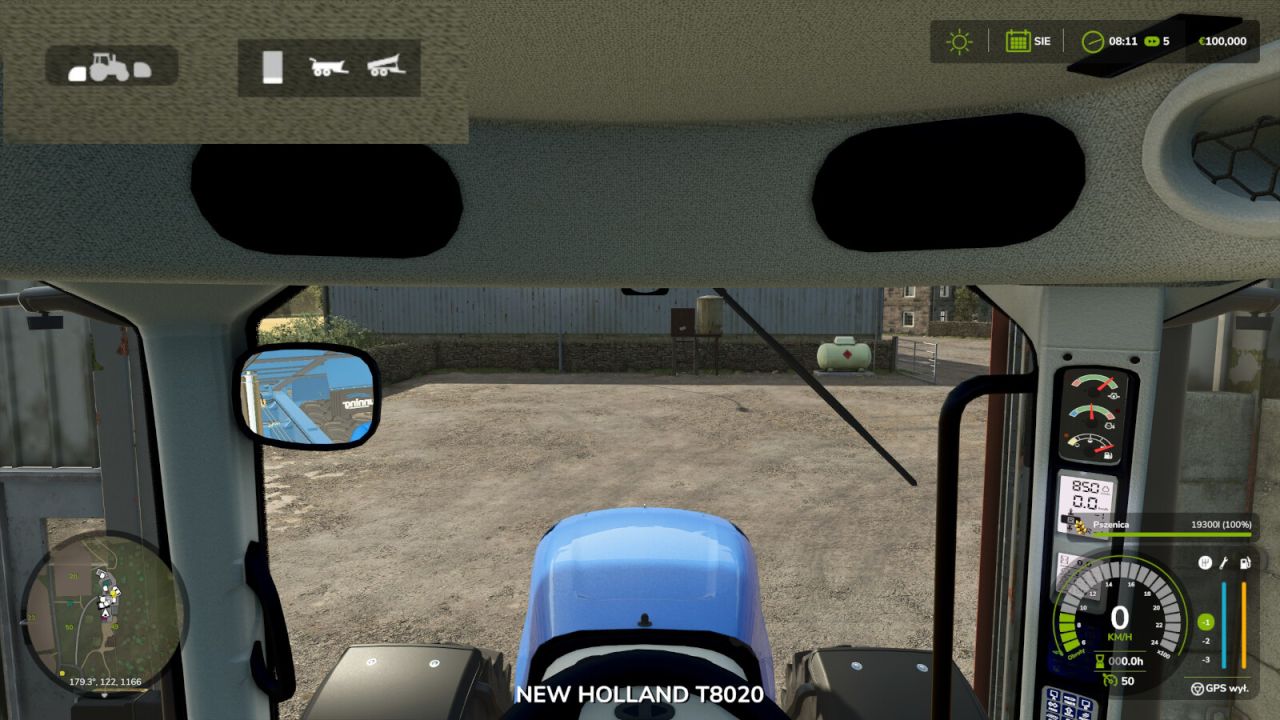Click the wrench maintenance icon
Screen dimensions: 1280x720
tap(1222, 562)
